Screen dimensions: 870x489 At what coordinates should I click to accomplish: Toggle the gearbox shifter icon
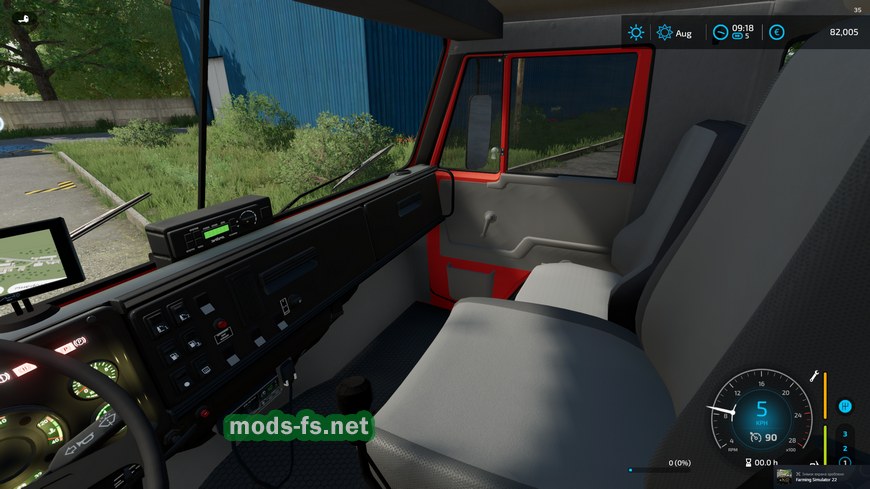pos(845,406)
